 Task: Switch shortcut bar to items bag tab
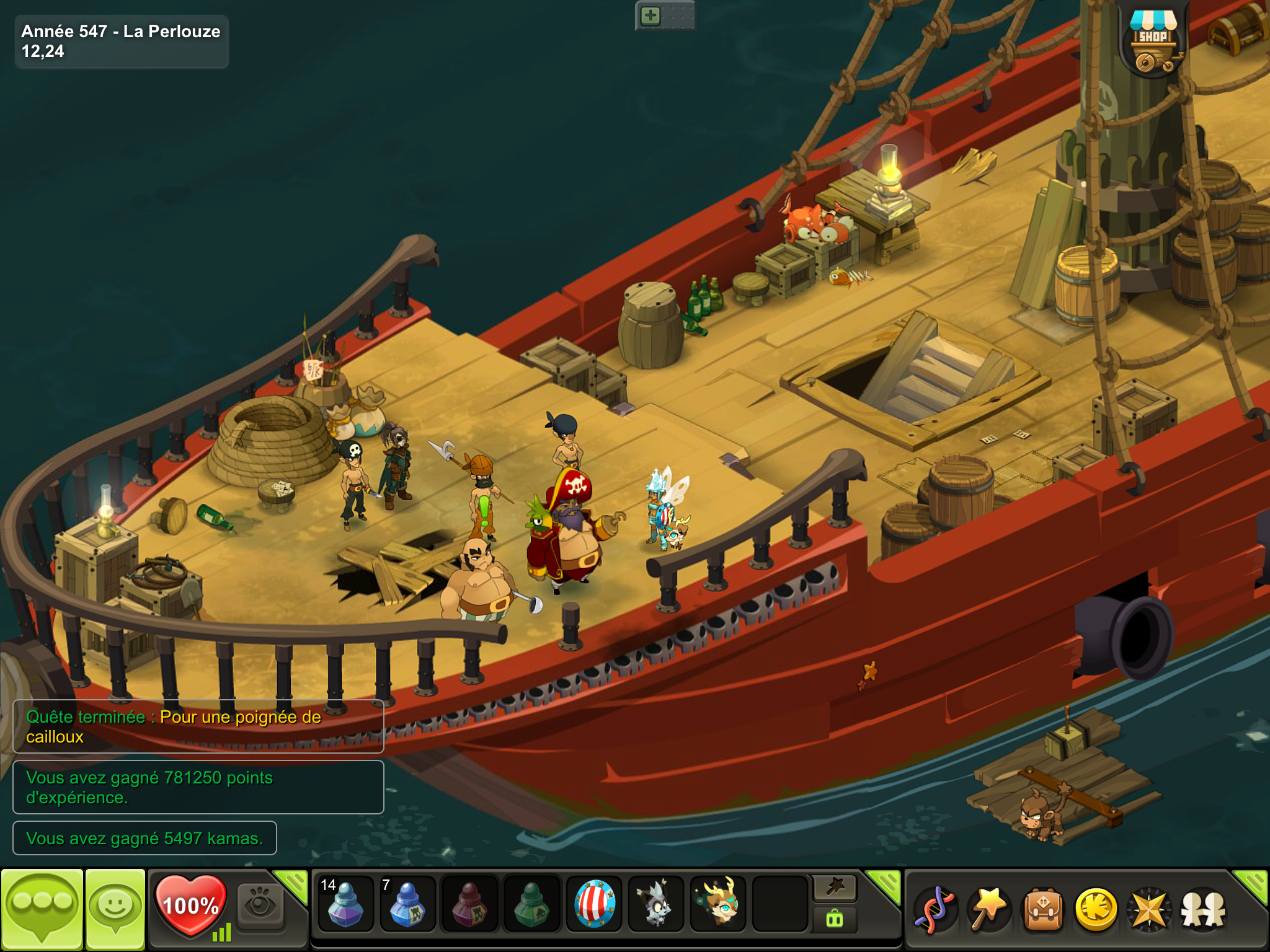pos(835,919)
